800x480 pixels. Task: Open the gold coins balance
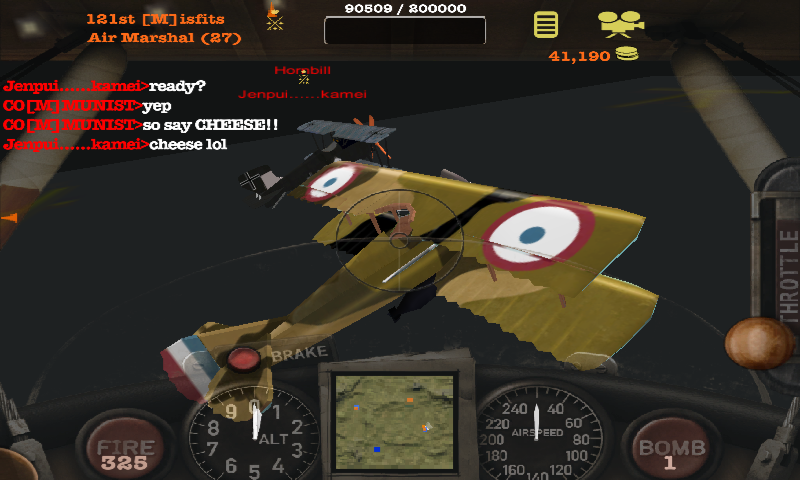(594, 56)
